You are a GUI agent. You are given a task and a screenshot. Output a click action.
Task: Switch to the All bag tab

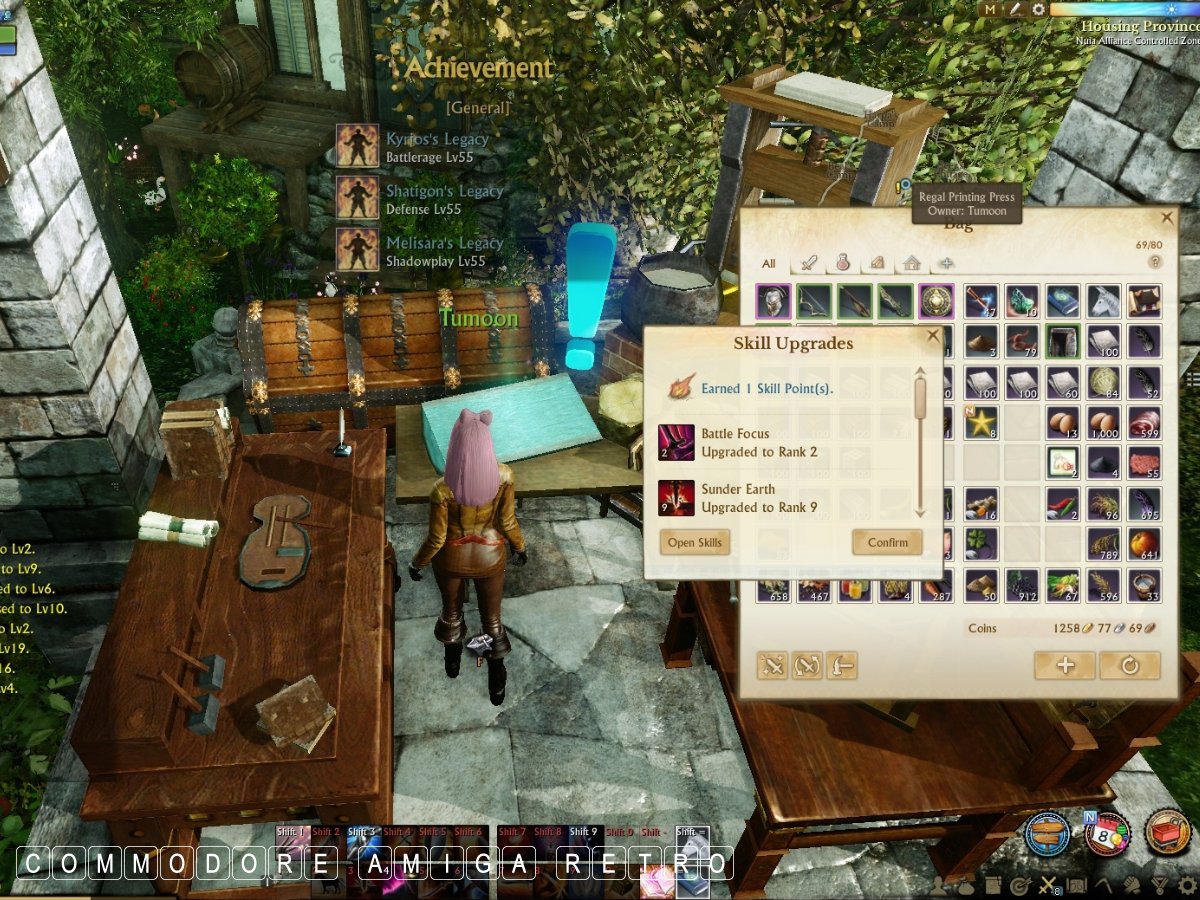pyautogui.click(x=768, y=264)
